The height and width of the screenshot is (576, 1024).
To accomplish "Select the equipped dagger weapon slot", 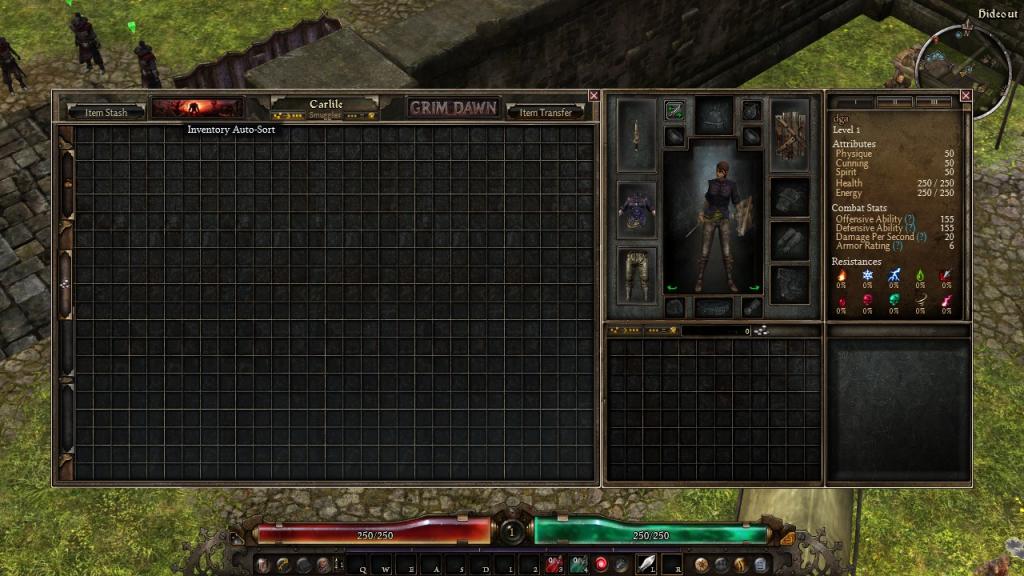I will (x=636, y=135).
